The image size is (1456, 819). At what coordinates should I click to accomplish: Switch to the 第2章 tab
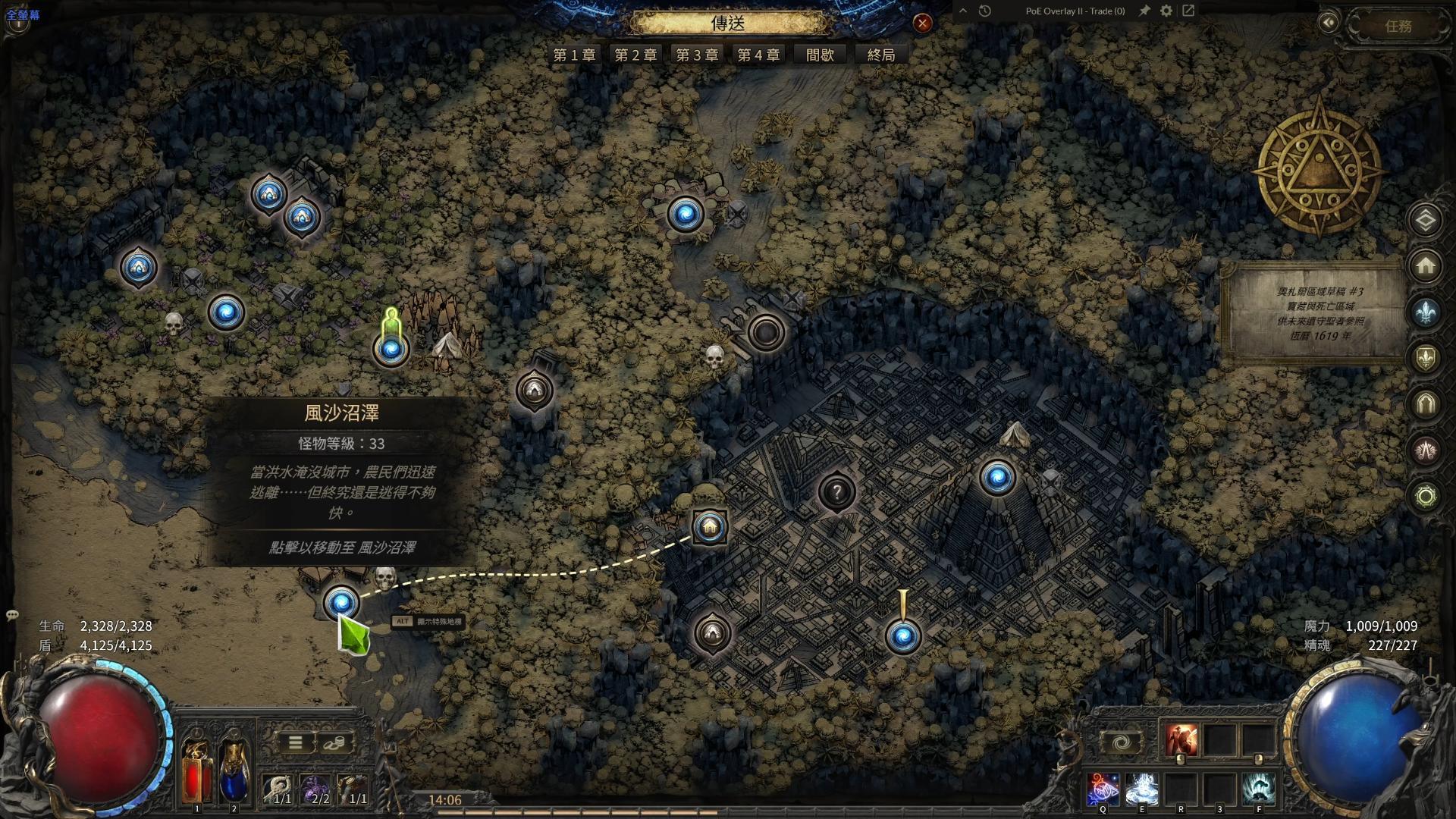(x=635, y=55)
